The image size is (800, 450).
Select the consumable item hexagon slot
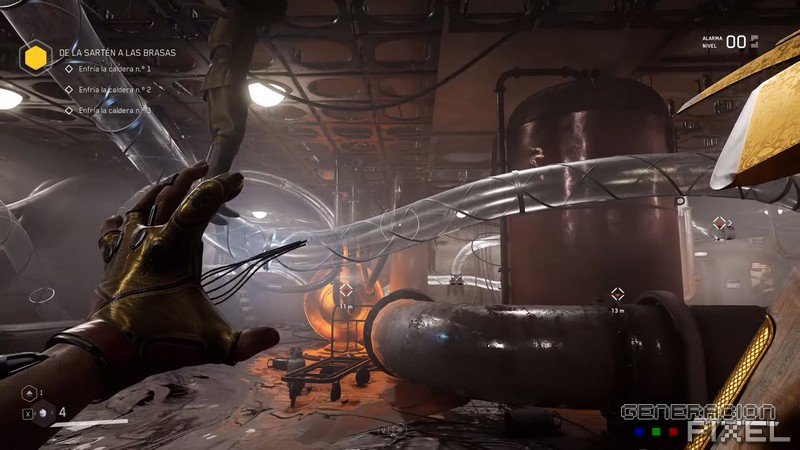pyautogui.click(x=42, y=413)
